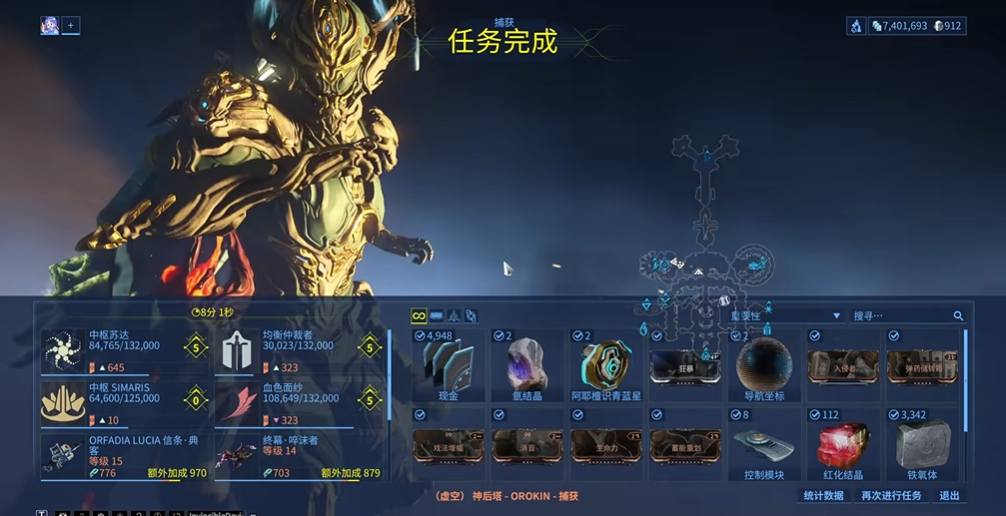Select the infinity all-rewards filter tab
1006x516 pixels.
pos(419,316)
